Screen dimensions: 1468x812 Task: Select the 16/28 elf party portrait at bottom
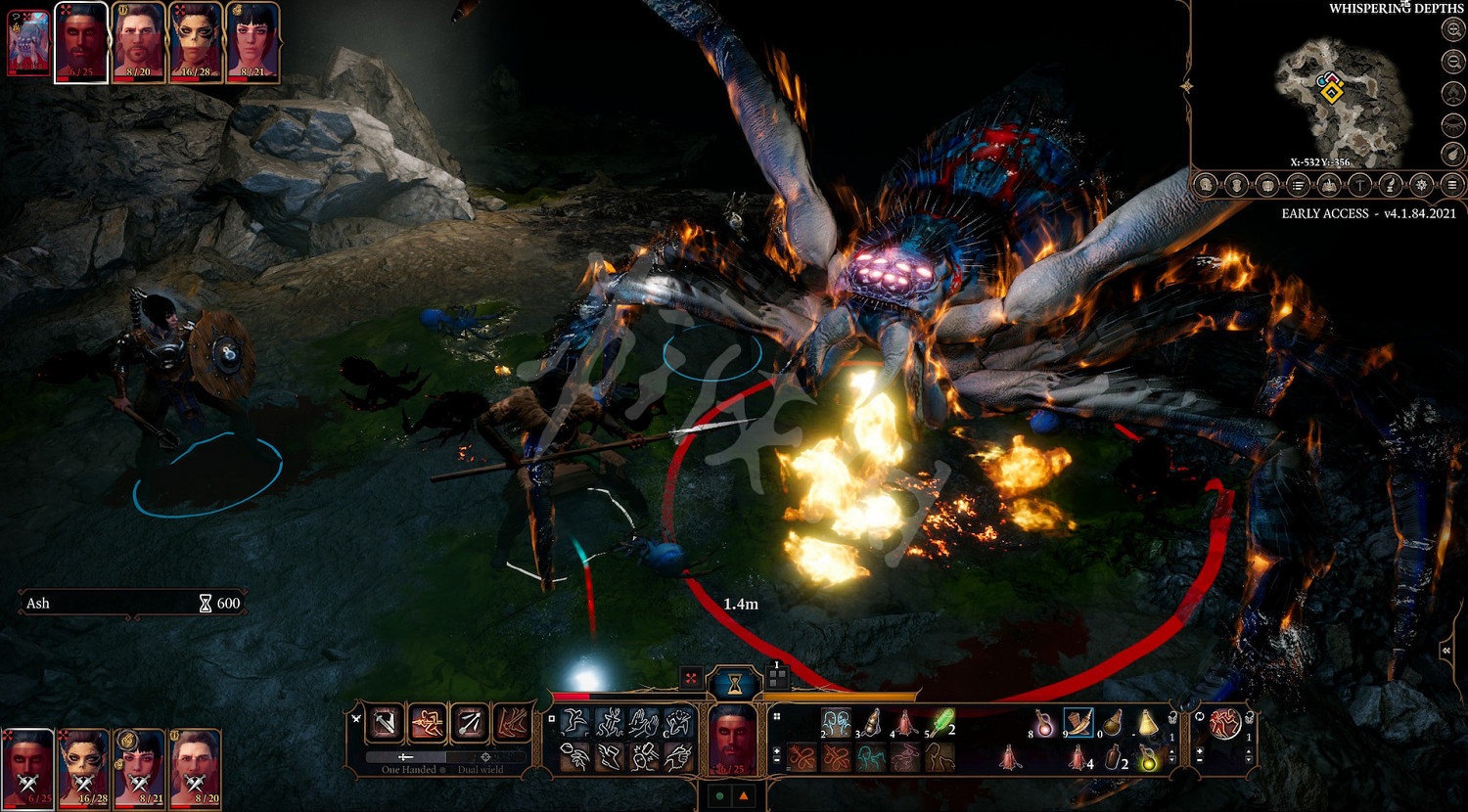(85, 769)
